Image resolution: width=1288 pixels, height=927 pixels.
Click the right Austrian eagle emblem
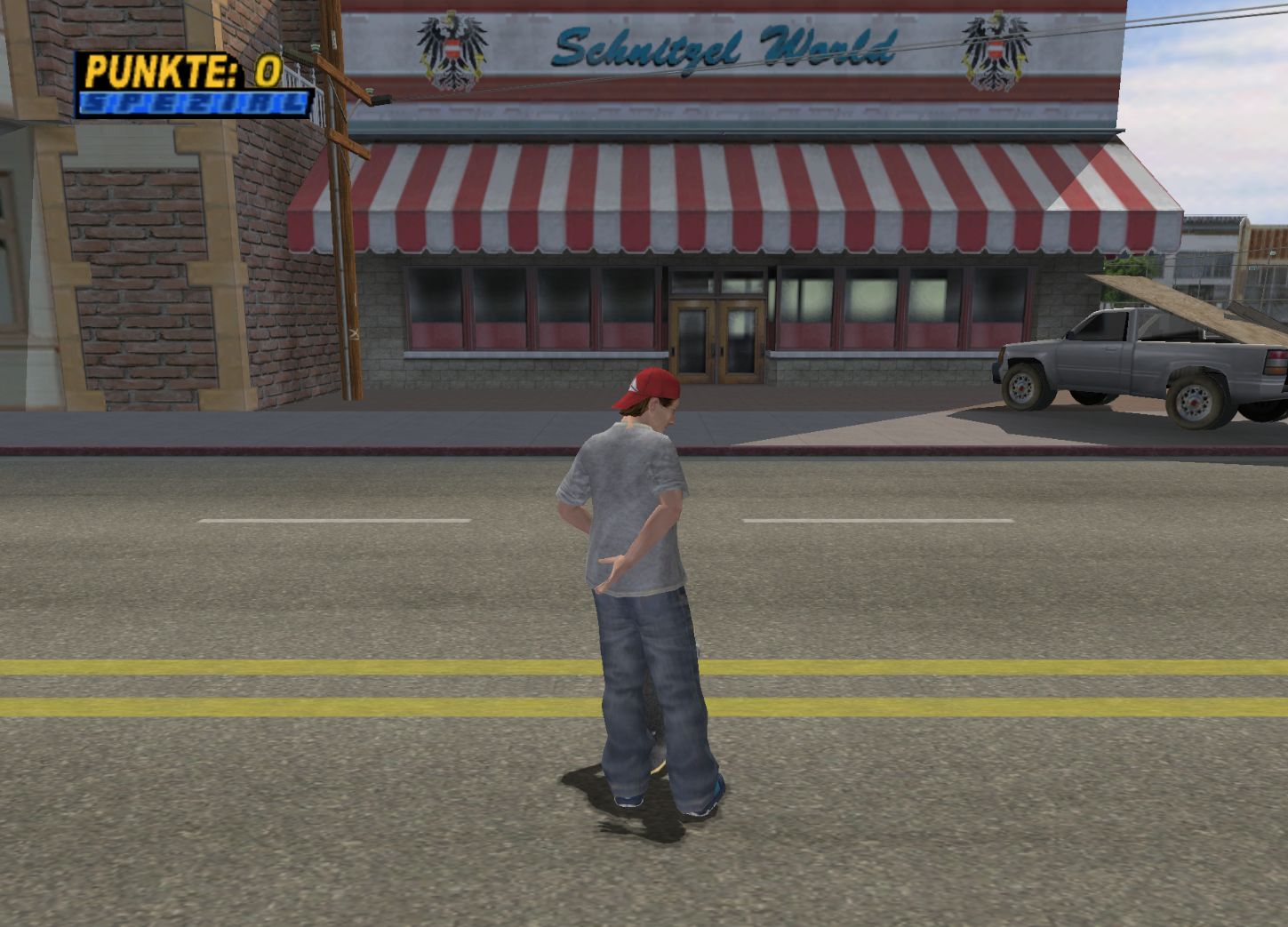[997, 49]
